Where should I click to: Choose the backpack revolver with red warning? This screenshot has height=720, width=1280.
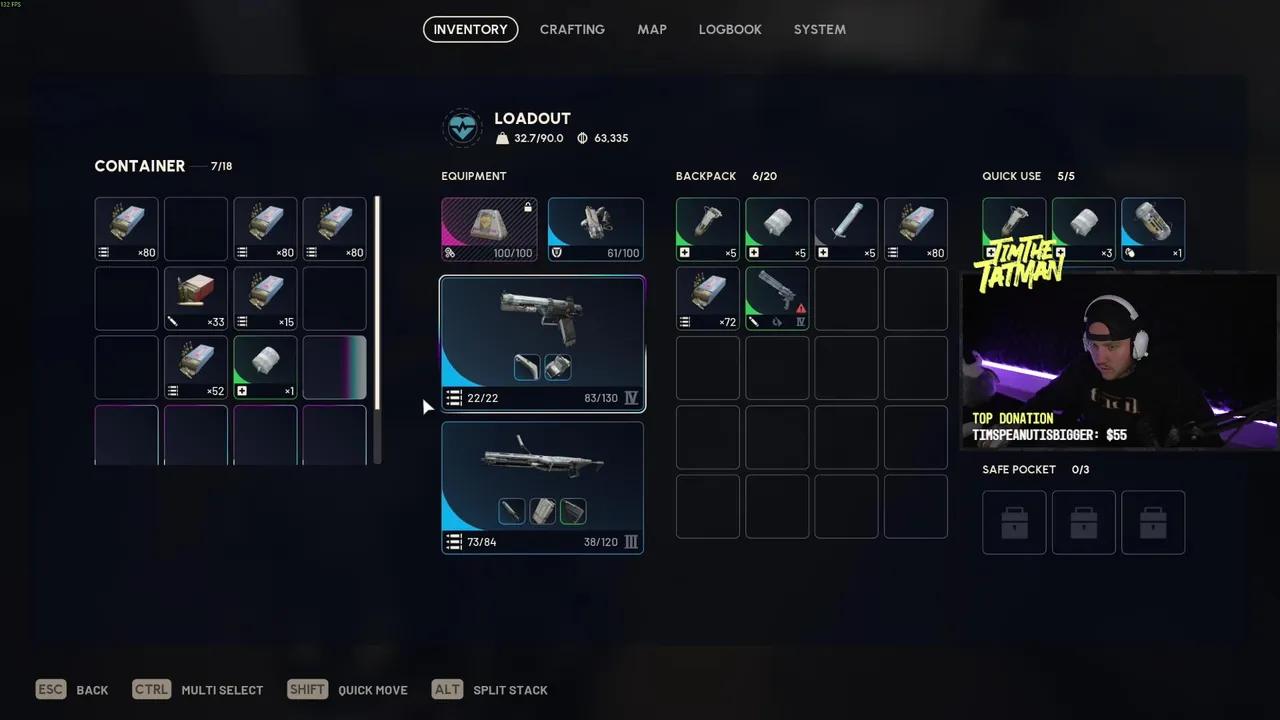pos(777,298)
